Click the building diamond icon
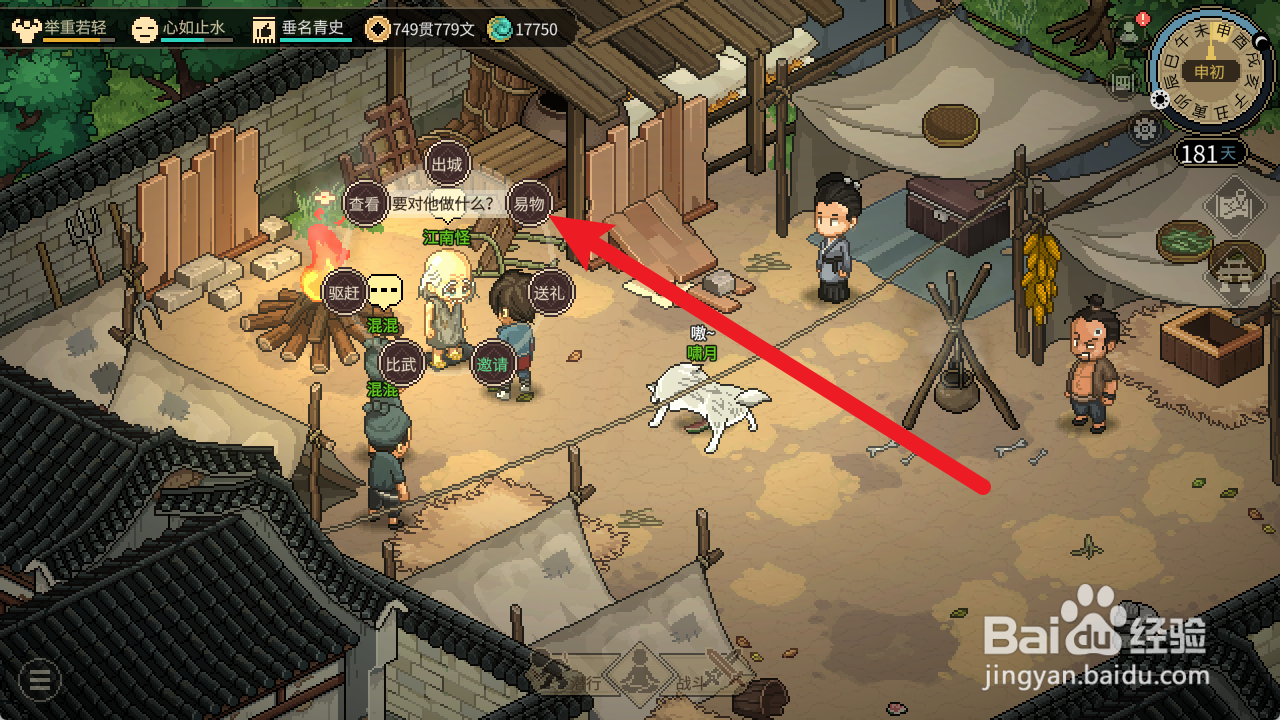This screenshot has height=720, width=1280. pyautogui.click(x=1236, y=269)
